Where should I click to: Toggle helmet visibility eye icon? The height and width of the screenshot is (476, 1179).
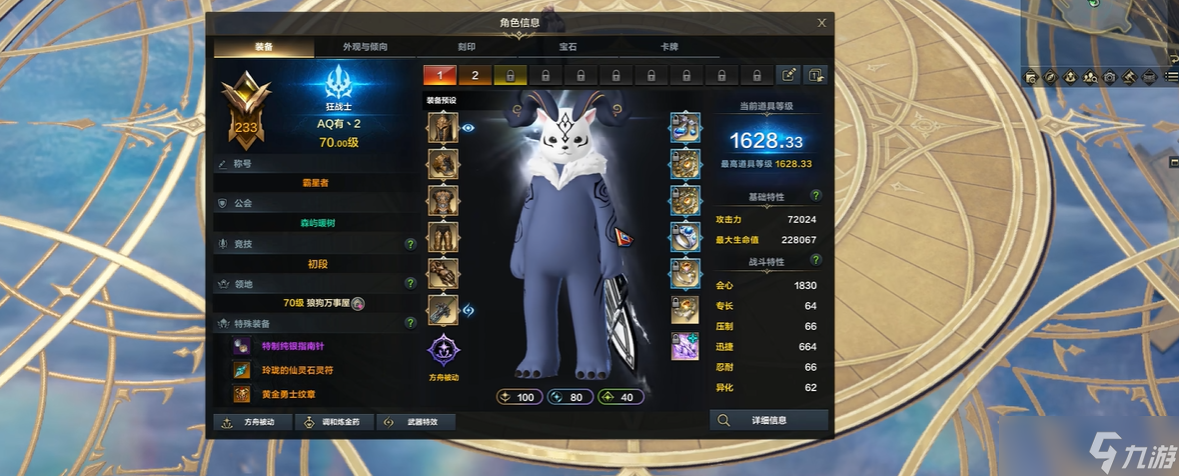coord(468,128)
